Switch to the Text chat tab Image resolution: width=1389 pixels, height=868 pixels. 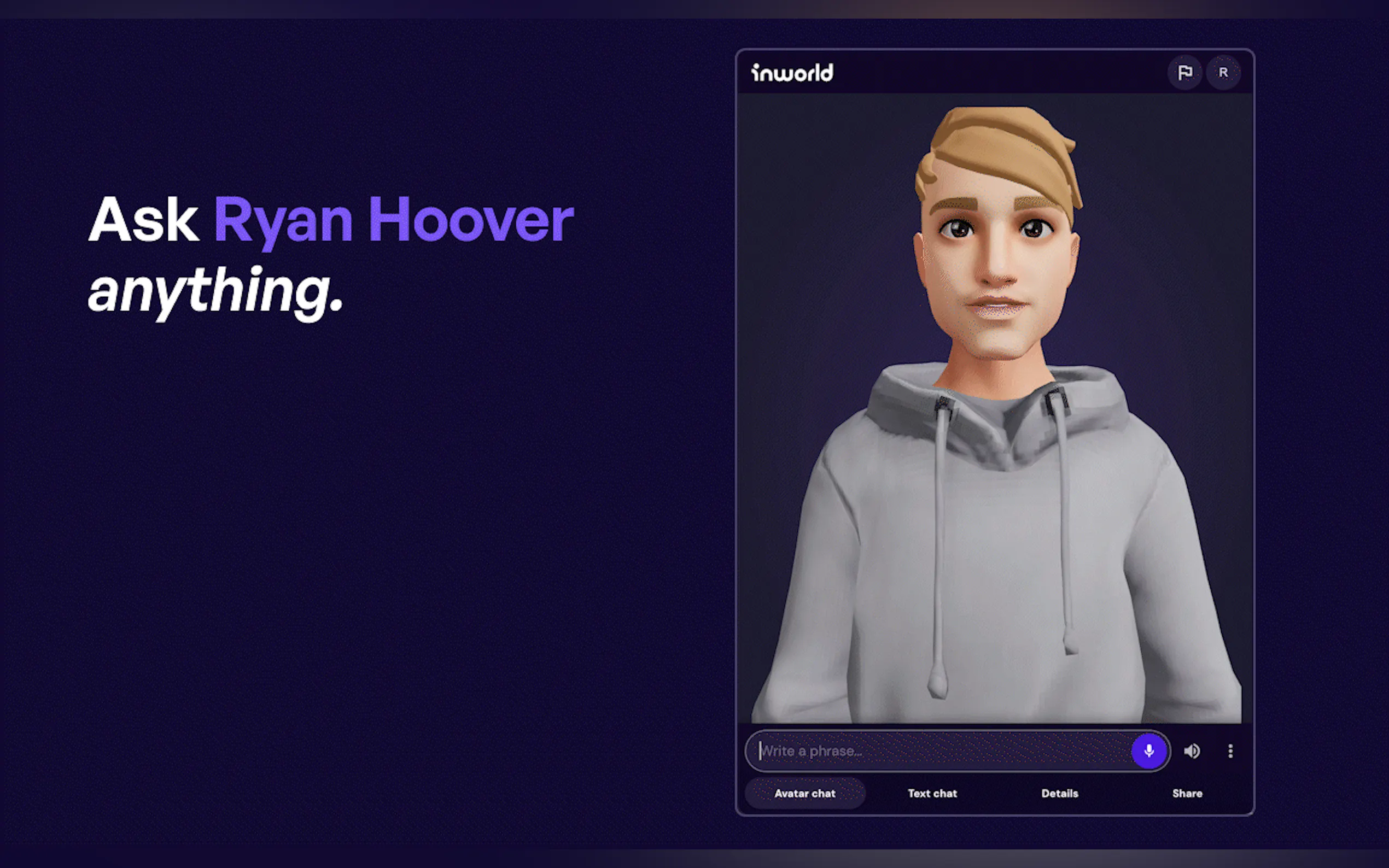[932, 793]
